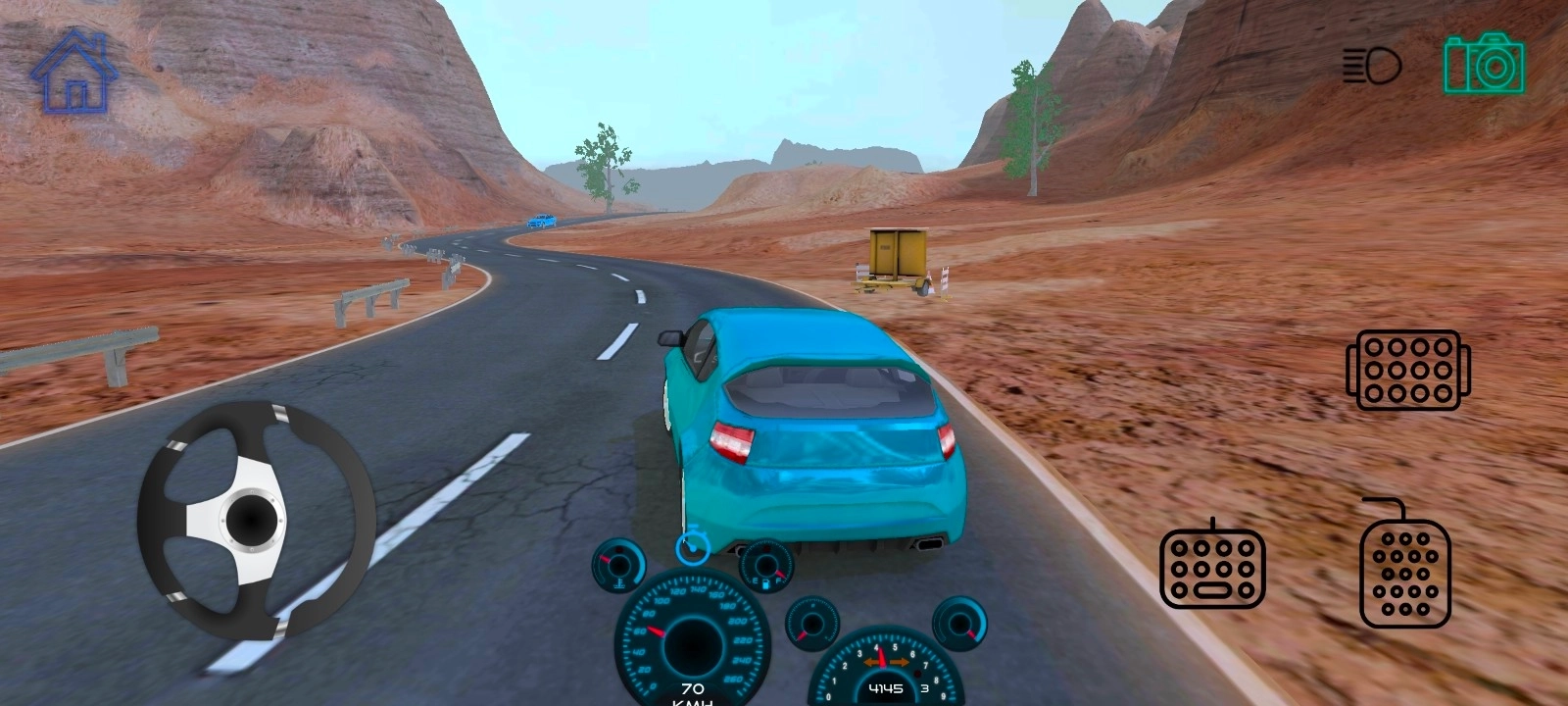This screenshot has height=706, width=1568.
Task: Apply the brake pedal with the short stem
Action: coord(1212,568)
